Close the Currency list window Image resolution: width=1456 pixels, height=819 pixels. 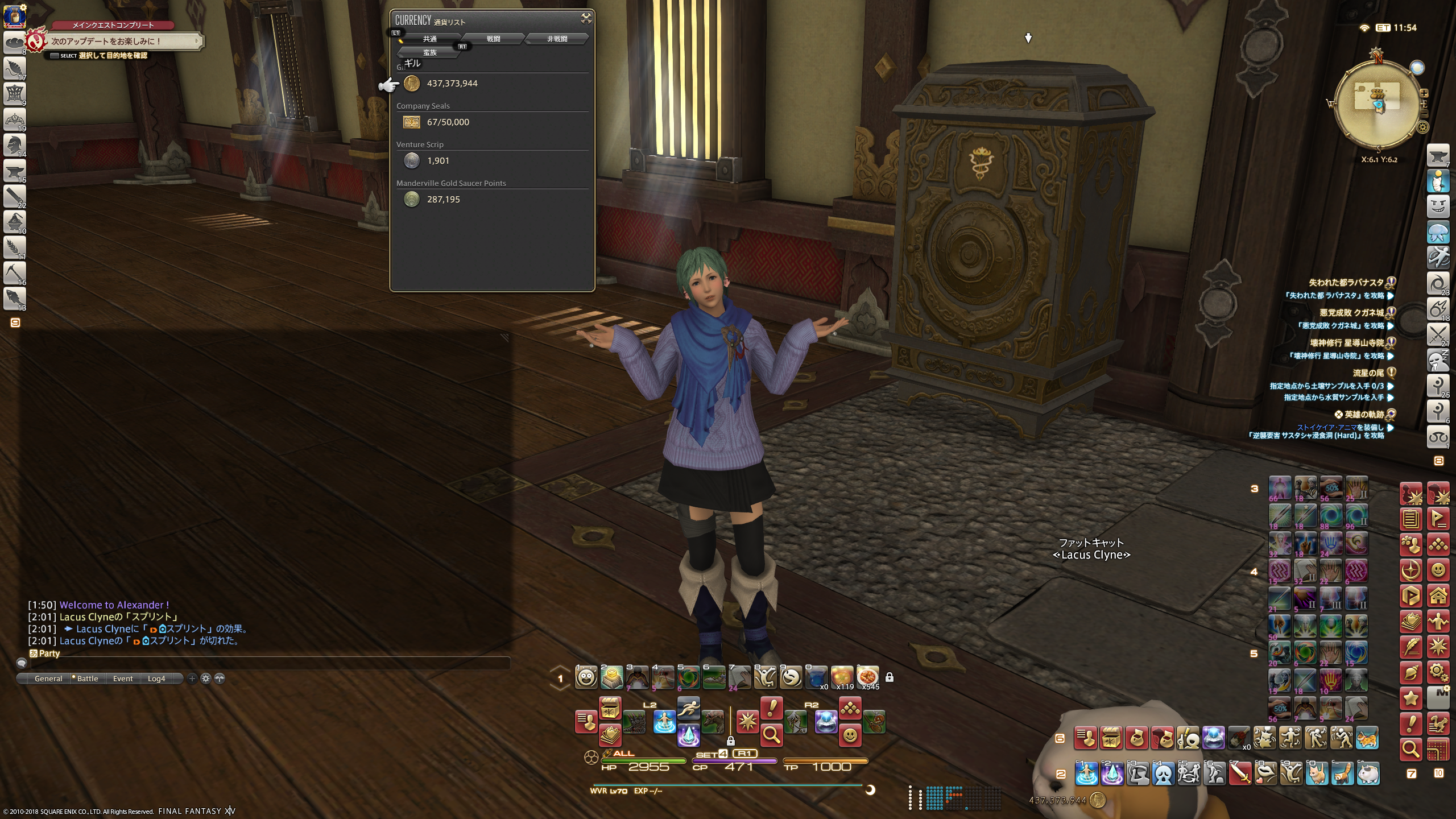(586, 19)
